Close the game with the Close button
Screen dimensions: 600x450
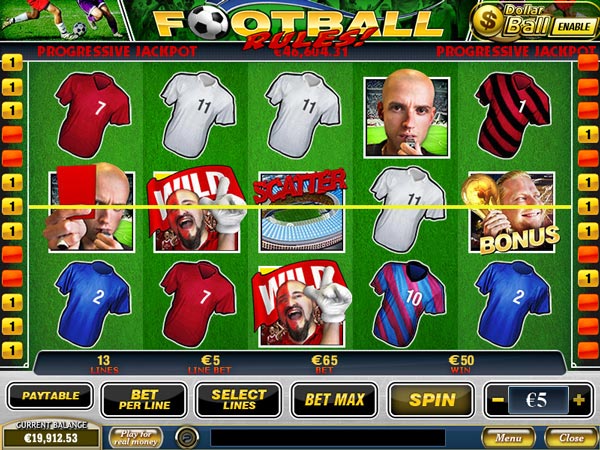(571, 437)
